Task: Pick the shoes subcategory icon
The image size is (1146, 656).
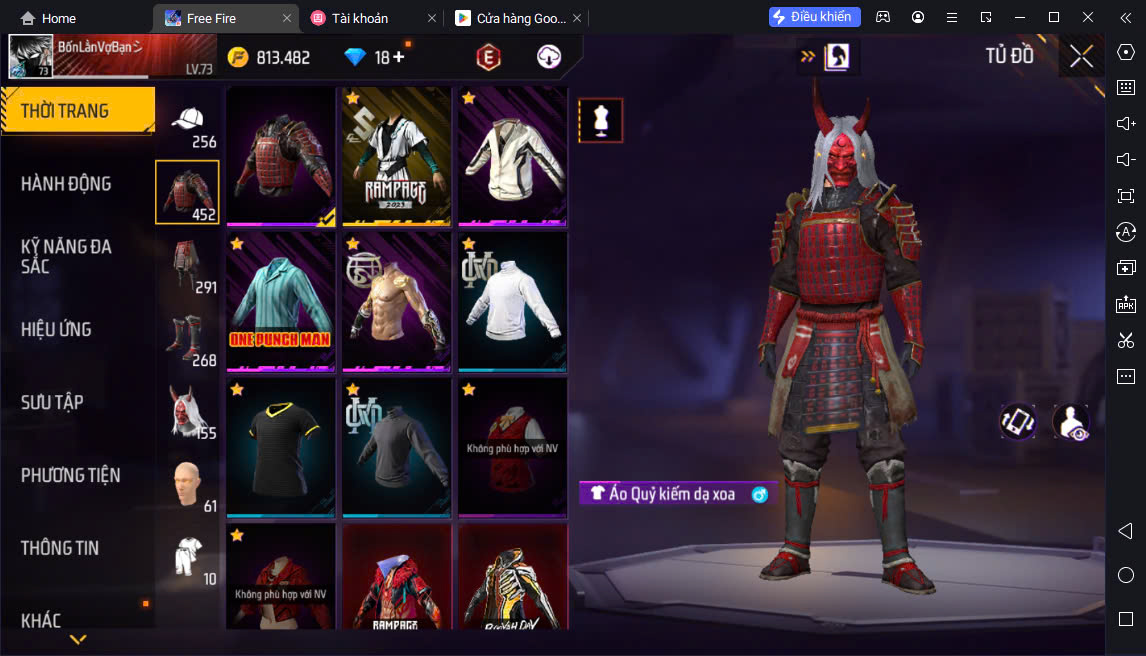Action: [187, 338]
